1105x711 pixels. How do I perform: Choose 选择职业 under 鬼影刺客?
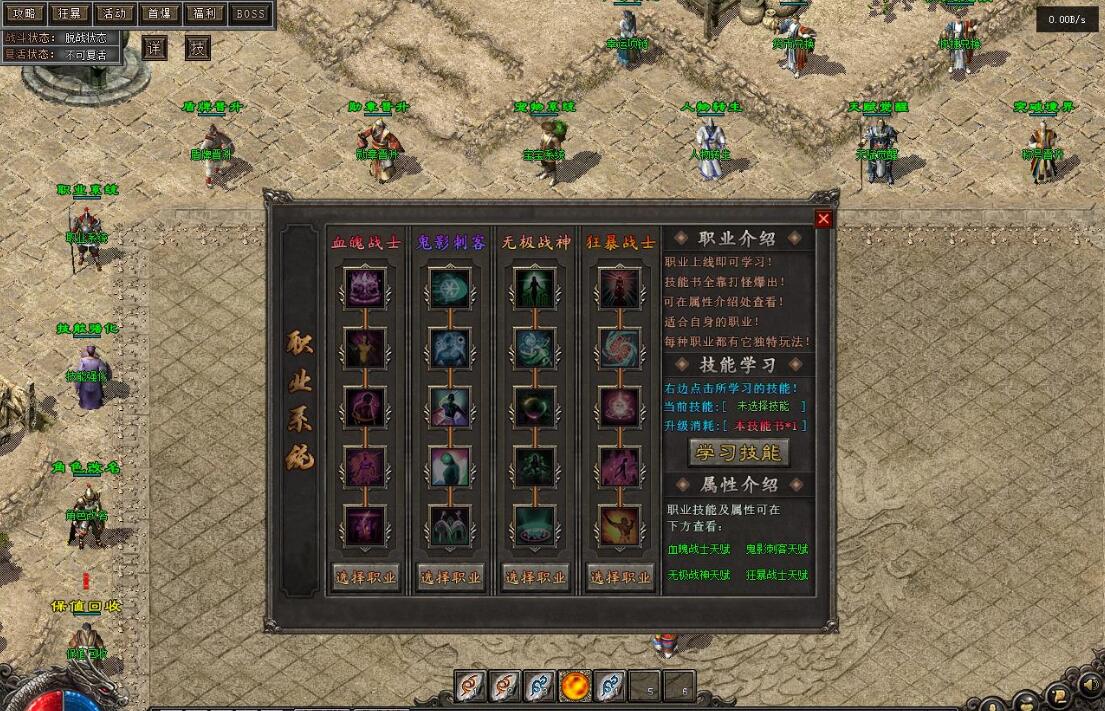click(450, 577)
